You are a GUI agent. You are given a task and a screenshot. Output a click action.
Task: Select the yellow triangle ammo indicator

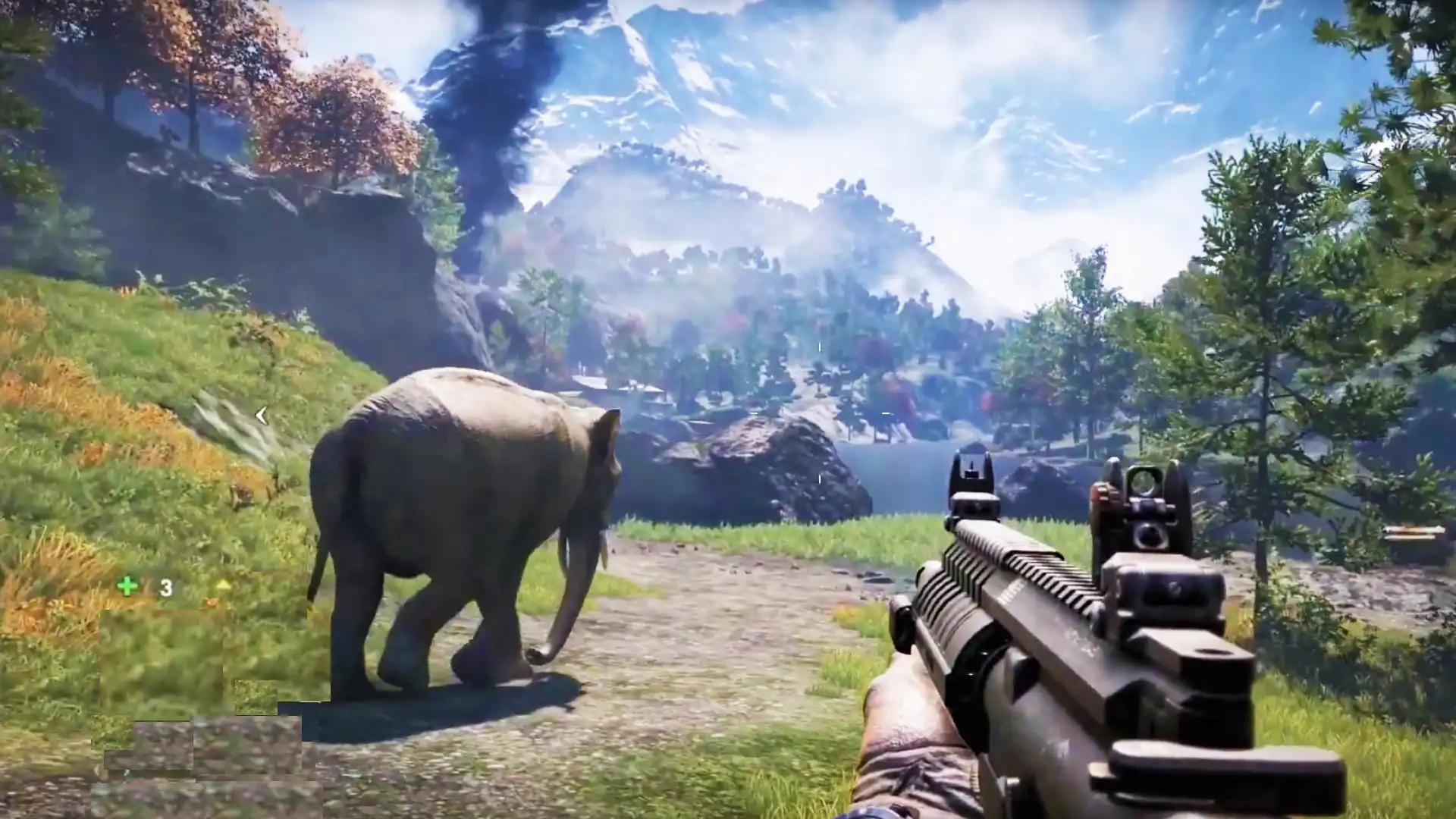[x=224, y=585]
